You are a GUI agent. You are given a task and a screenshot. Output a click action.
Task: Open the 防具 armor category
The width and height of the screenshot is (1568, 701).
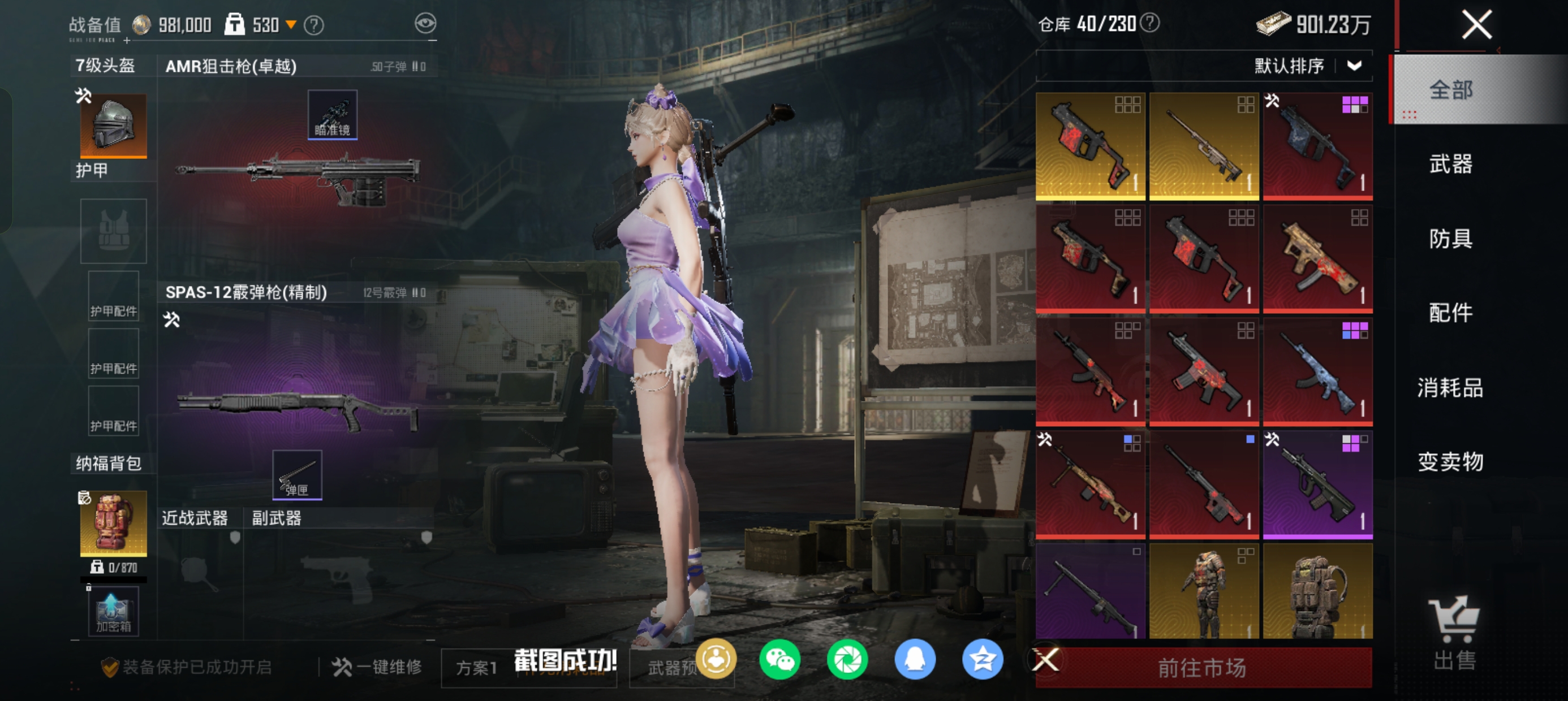(x=1450, y=239)
